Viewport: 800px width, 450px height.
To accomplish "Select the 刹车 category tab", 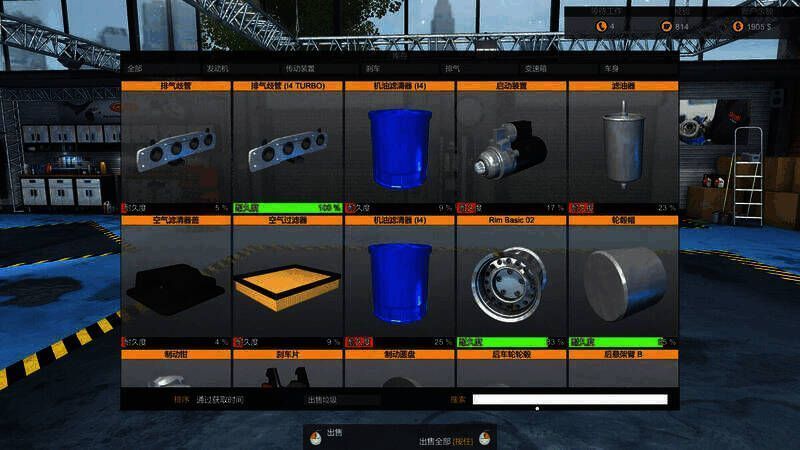I will pos(372,69).
